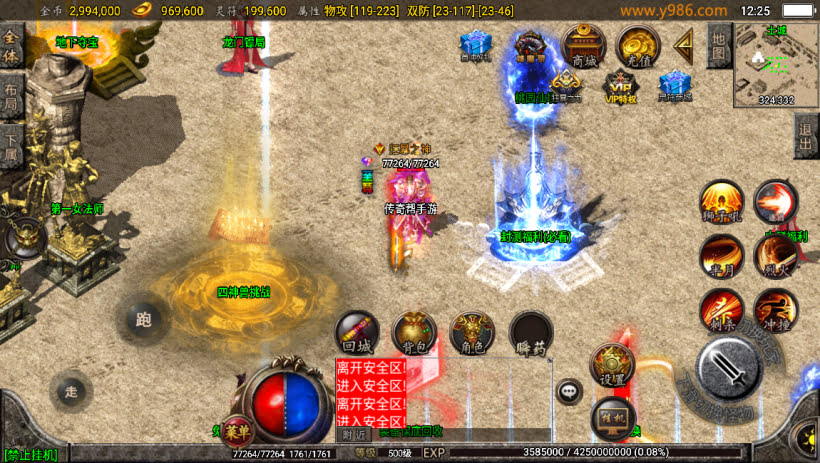Open the 设置 settings
The image size is (820, 463).
tap(612, 366)
